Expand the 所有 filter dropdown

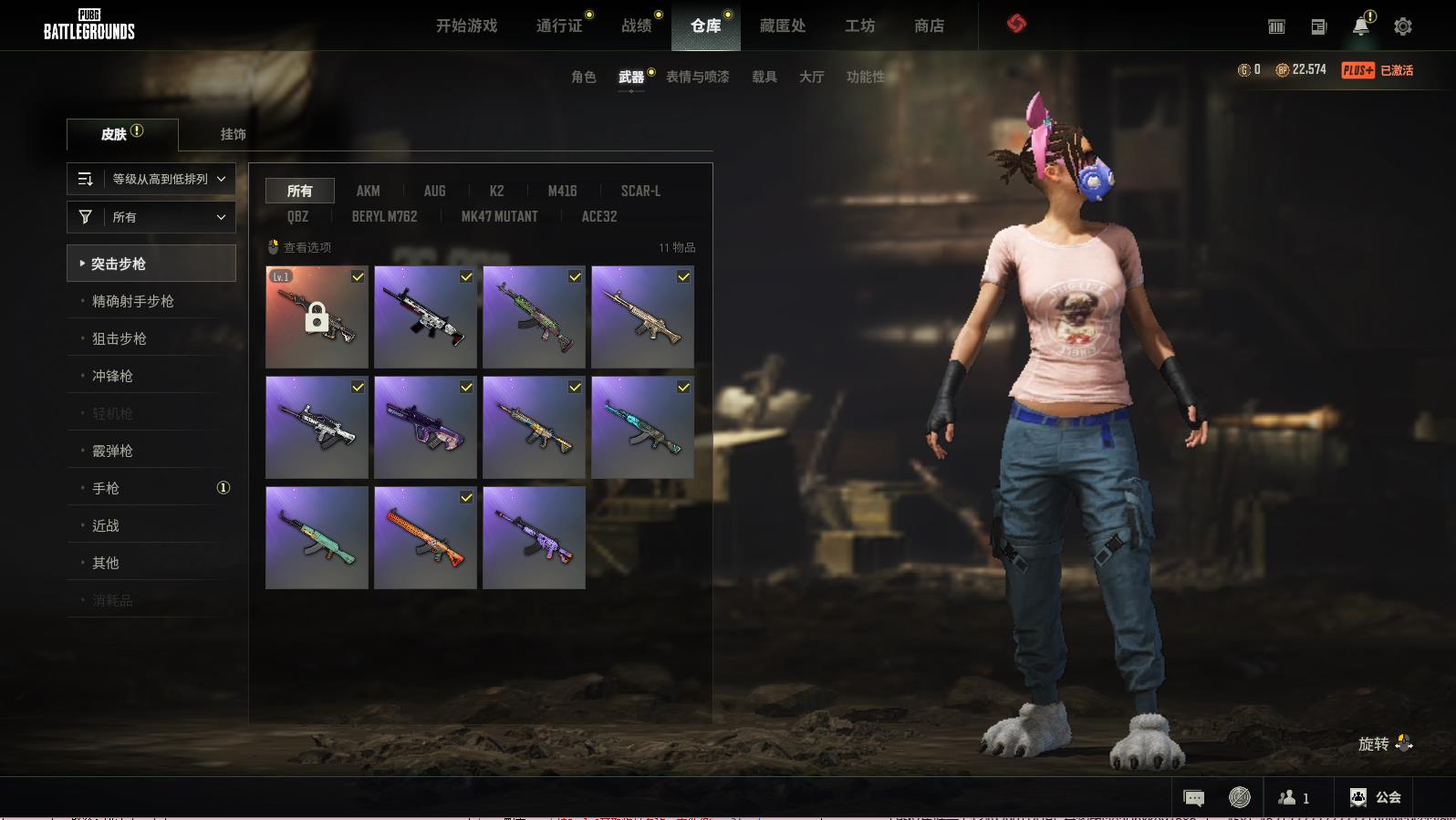pyautogui.click(x=151, y=217)
